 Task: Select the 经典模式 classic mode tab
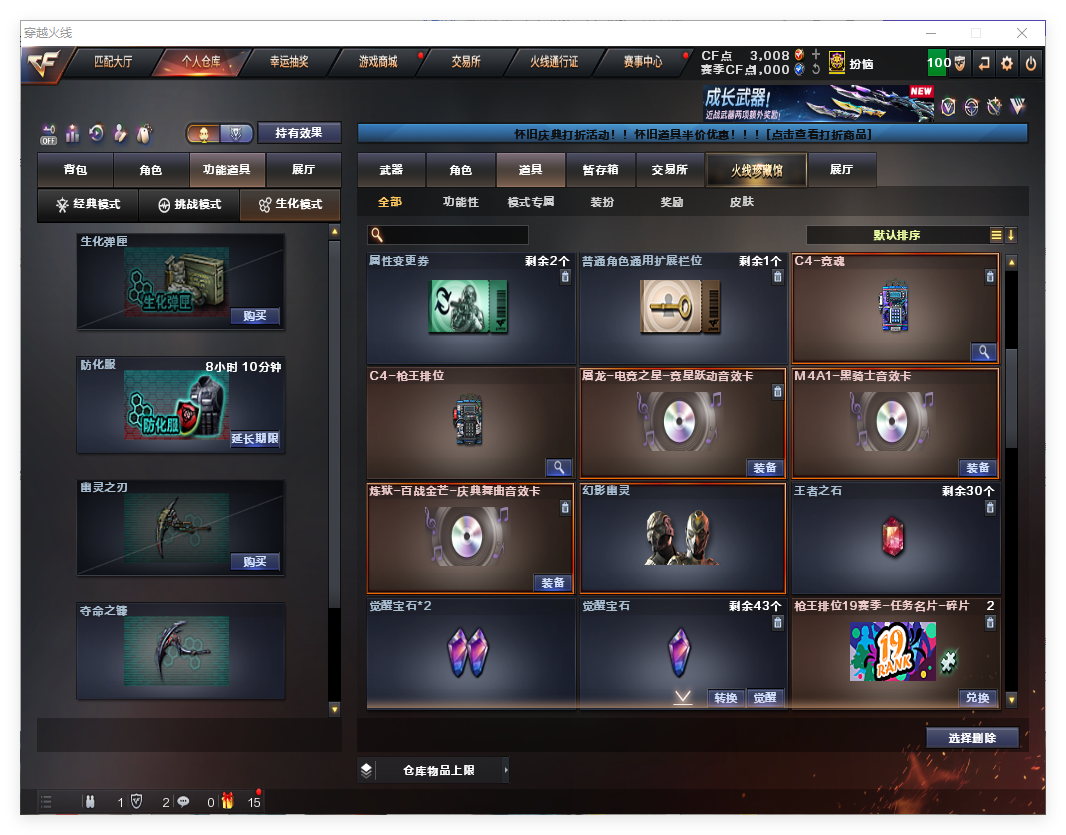(88, 205)
